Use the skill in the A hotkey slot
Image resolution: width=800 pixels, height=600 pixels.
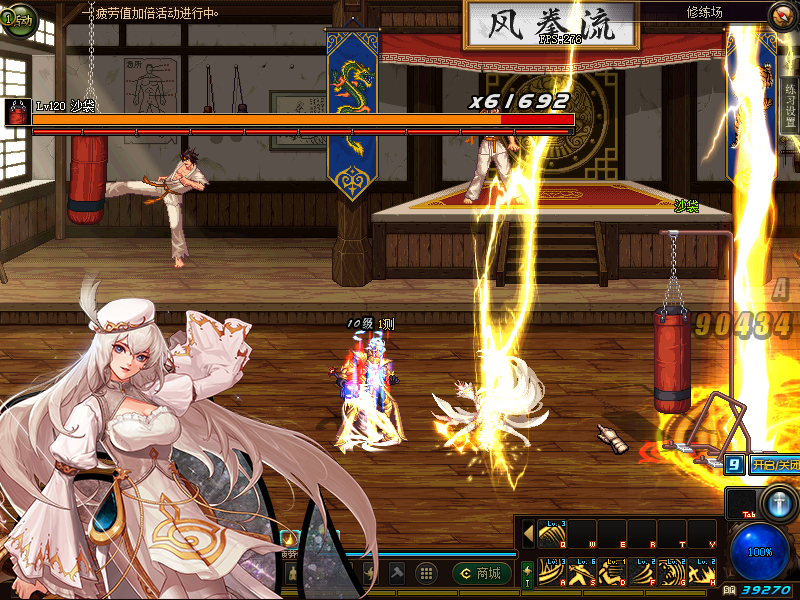click(x=551, y=572)
